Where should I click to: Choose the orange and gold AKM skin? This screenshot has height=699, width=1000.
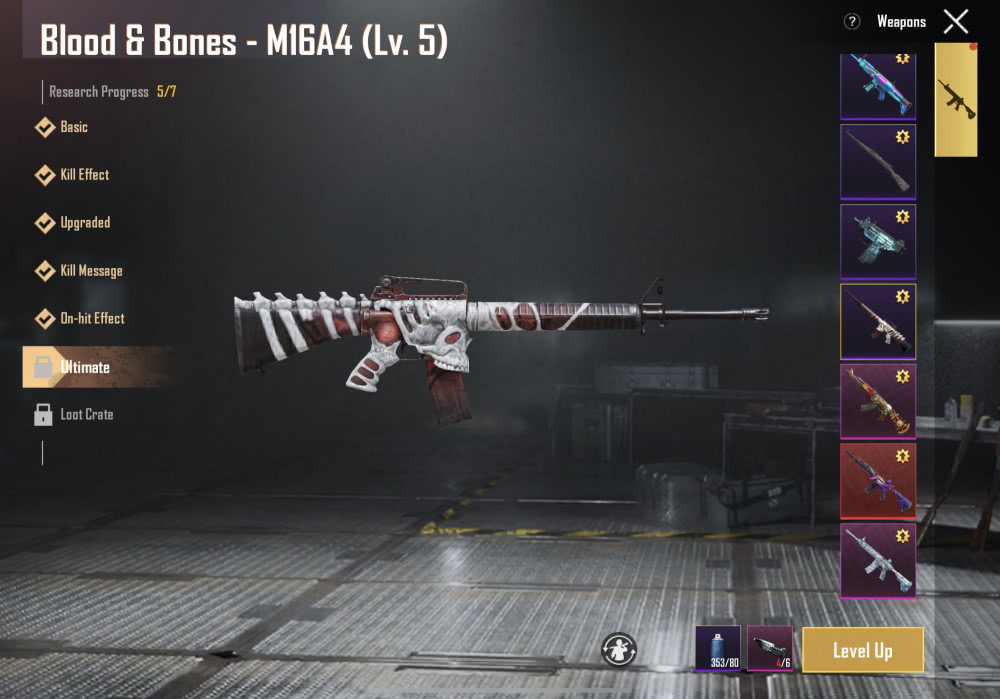(877, 401)
